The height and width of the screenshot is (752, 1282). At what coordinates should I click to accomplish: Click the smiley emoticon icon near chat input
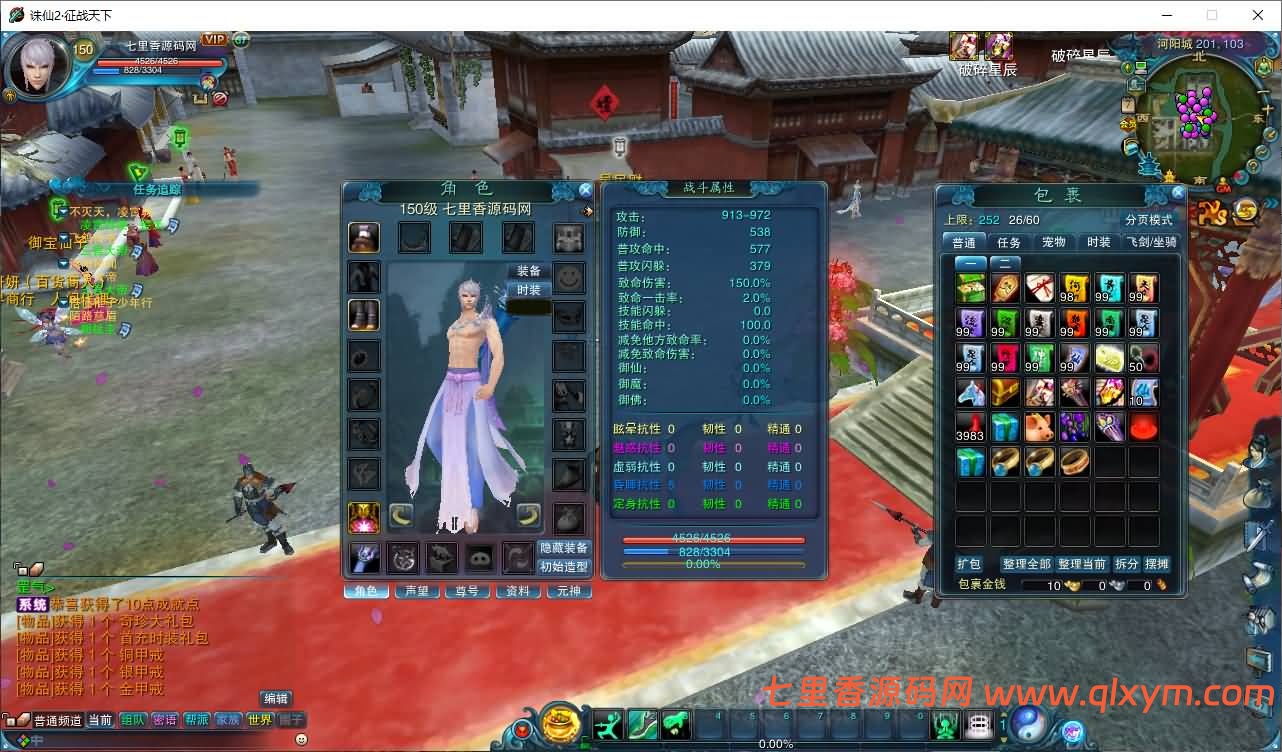click(x=301, y=740)
